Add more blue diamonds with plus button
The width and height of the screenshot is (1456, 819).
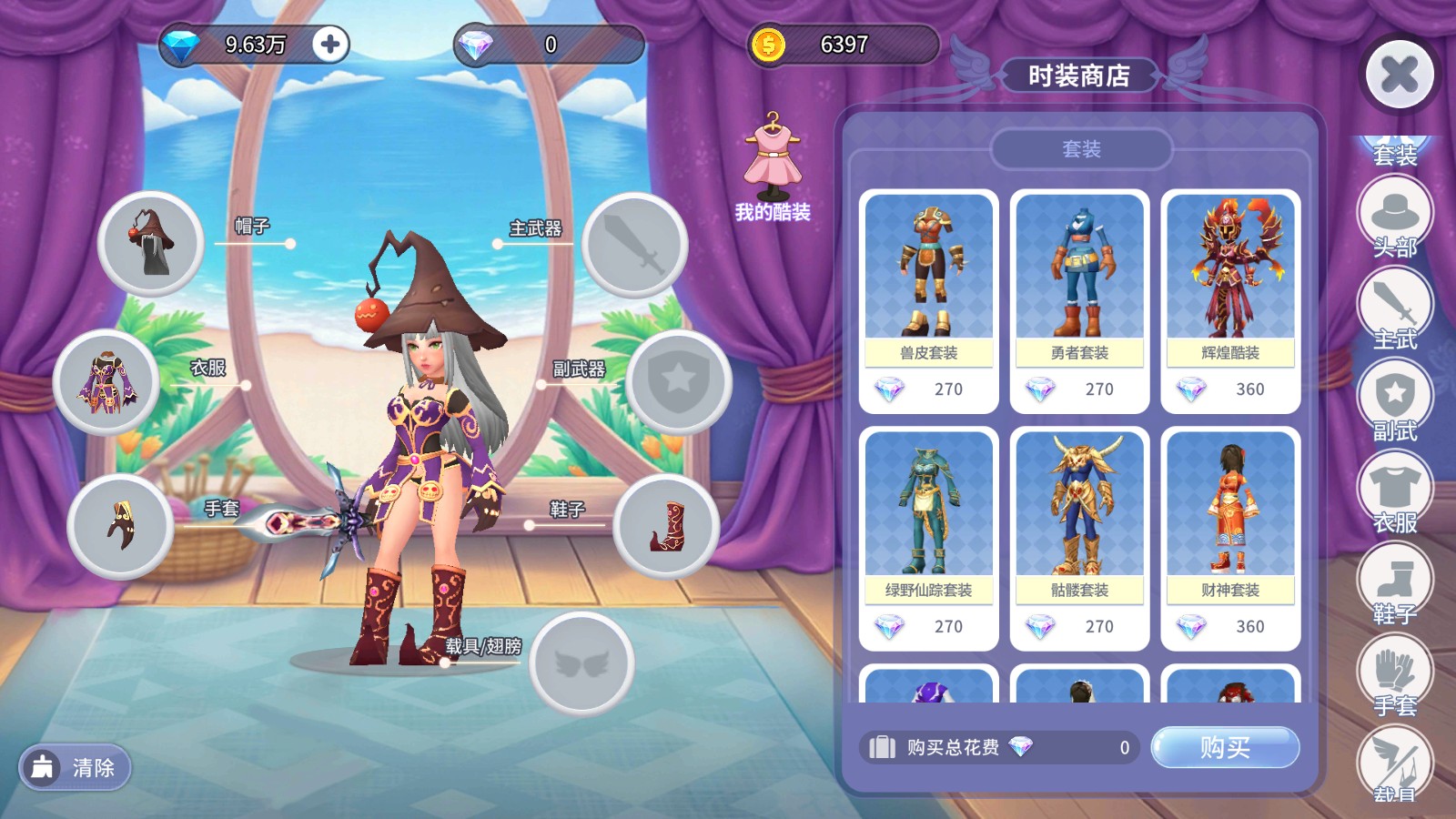click(x=330, y=44)
